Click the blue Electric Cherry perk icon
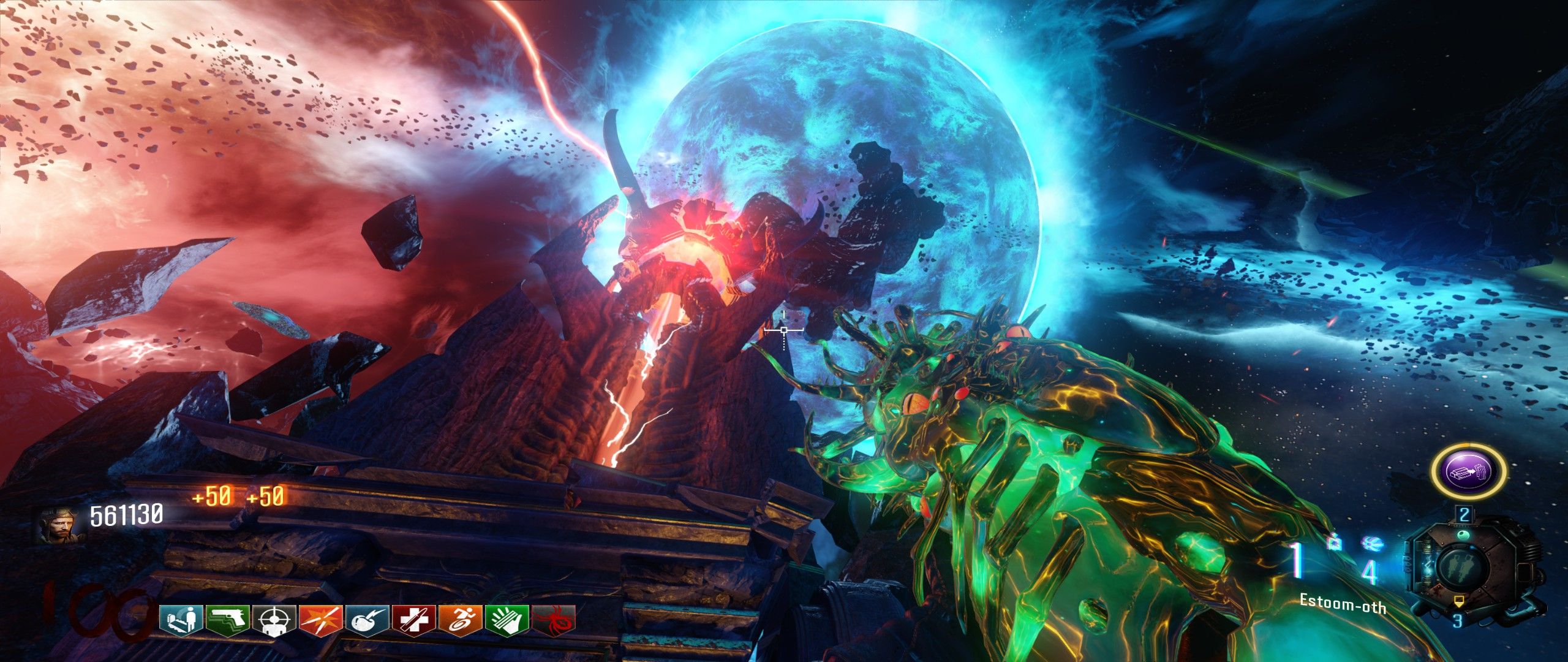The height and width of the screenshot is (662, 1568). 367,620
